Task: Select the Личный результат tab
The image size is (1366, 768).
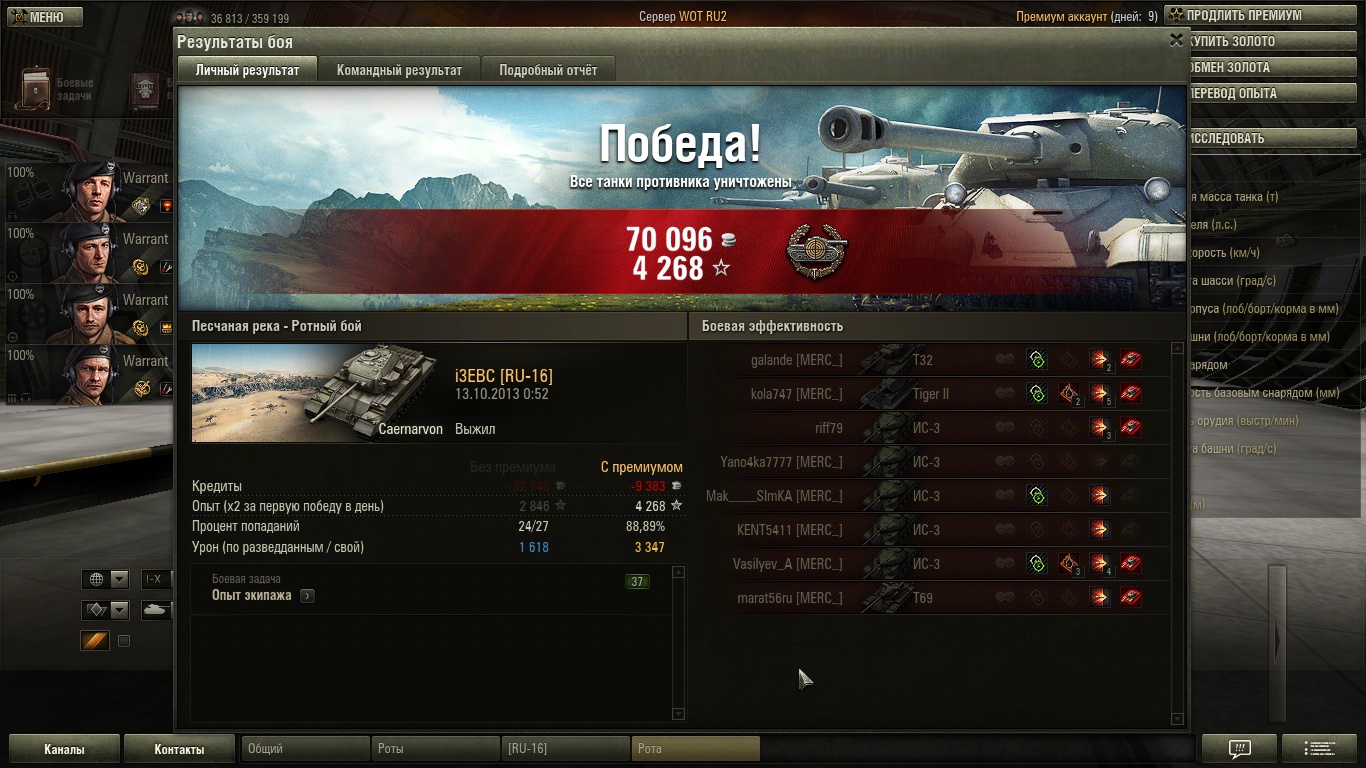Action: pos(247,70)
